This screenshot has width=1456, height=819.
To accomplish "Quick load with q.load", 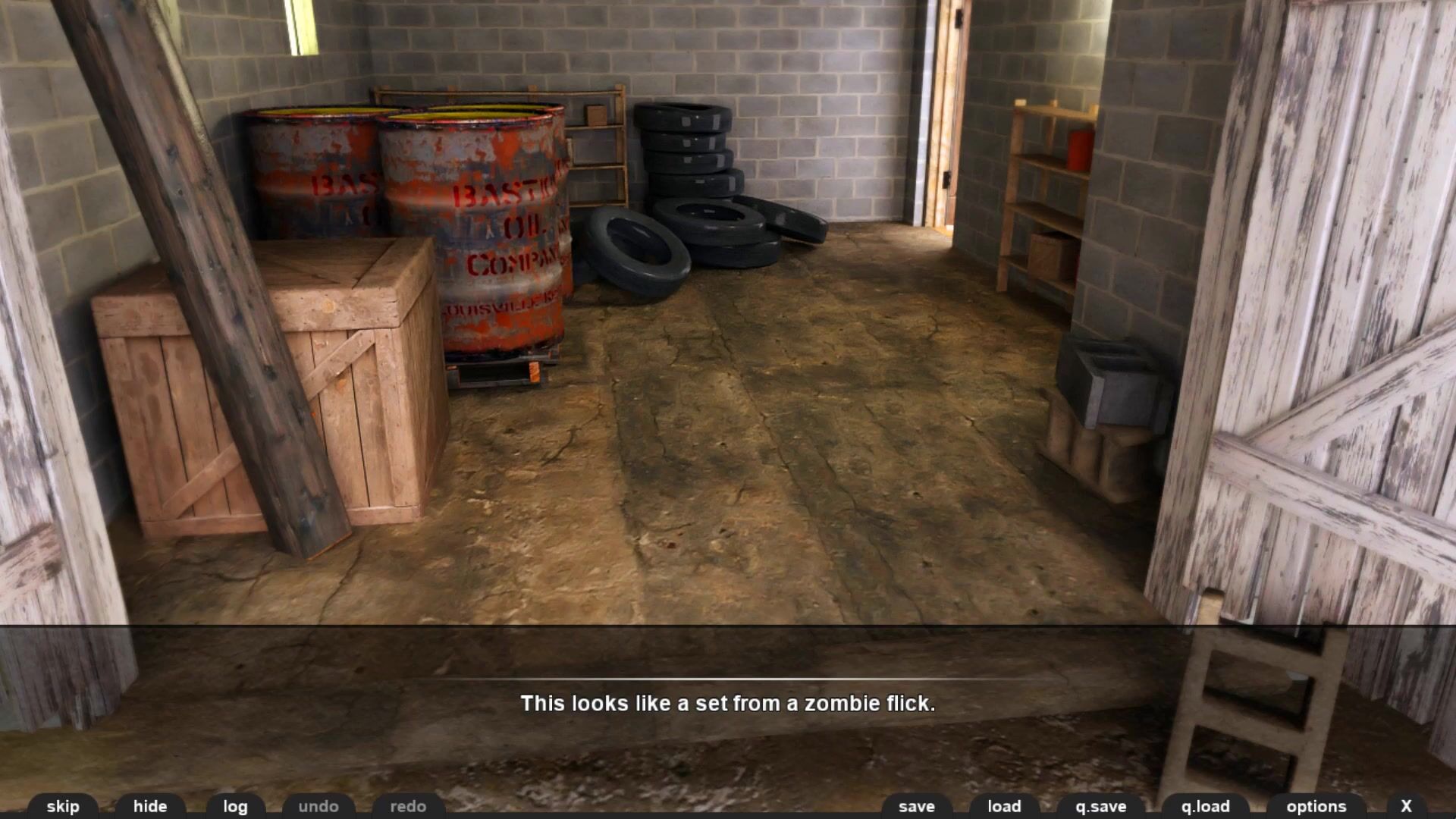I will click(x=1205, y=806).
